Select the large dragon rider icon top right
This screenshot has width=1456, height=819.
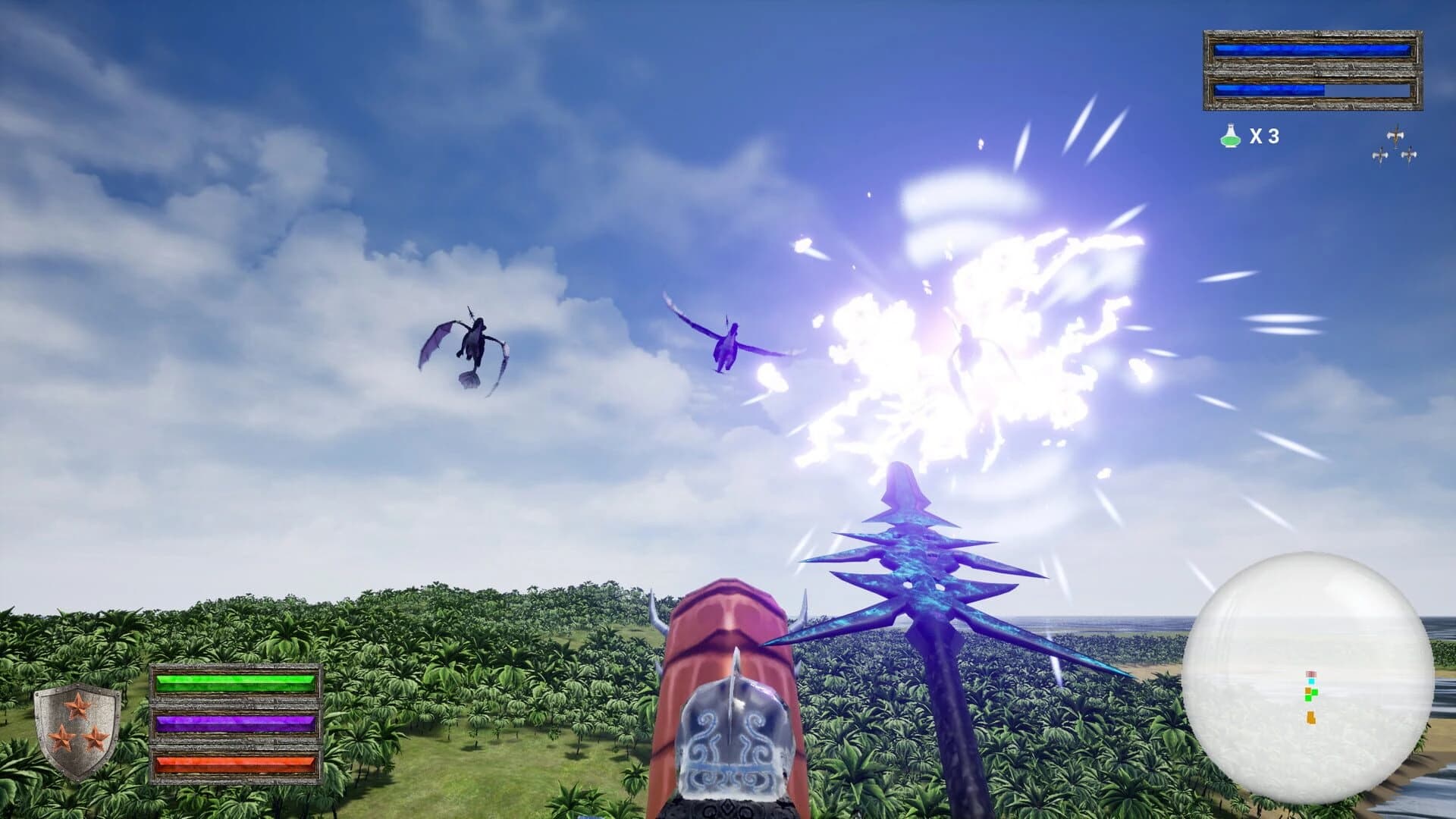coord(1397,135)
